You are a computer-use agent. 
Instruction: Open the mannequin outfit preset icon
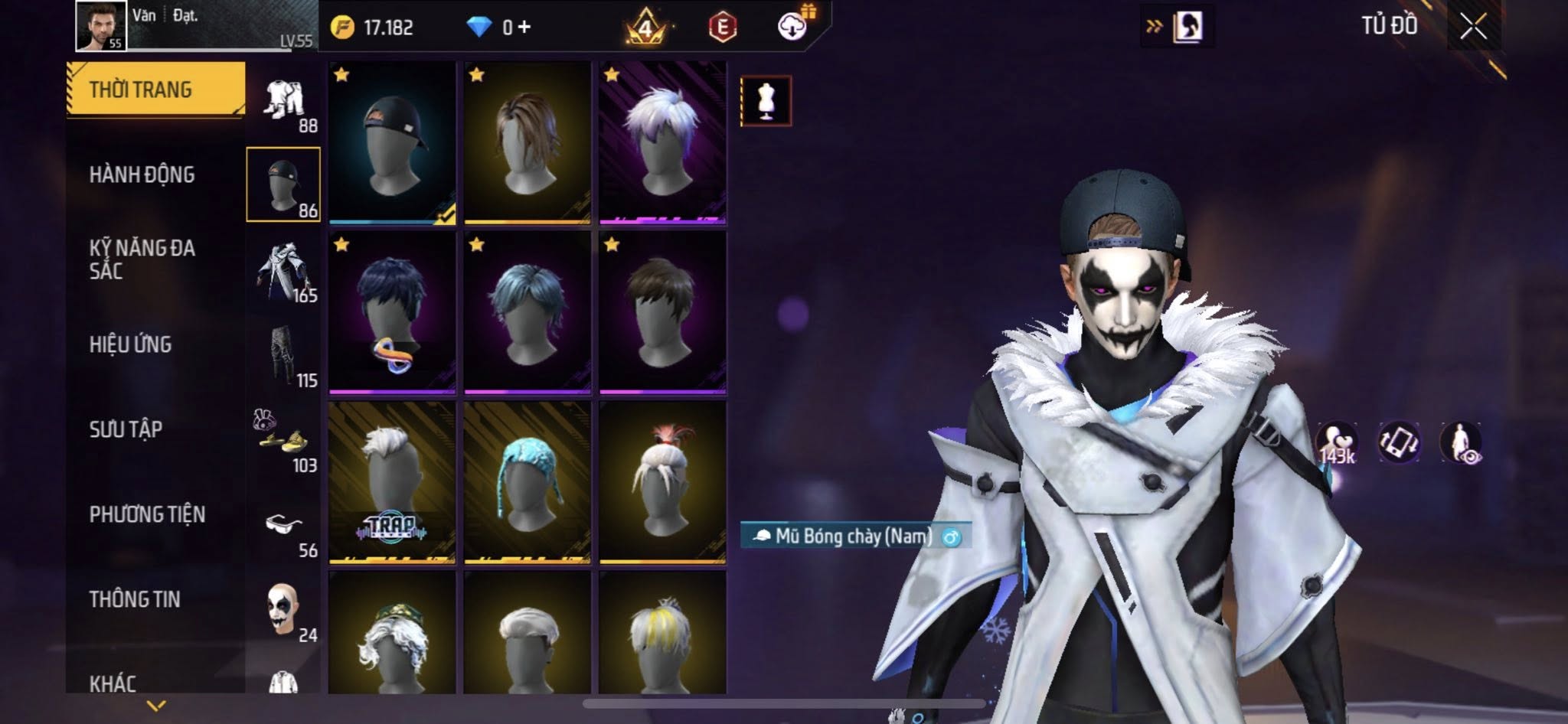(x=766, y=101)
